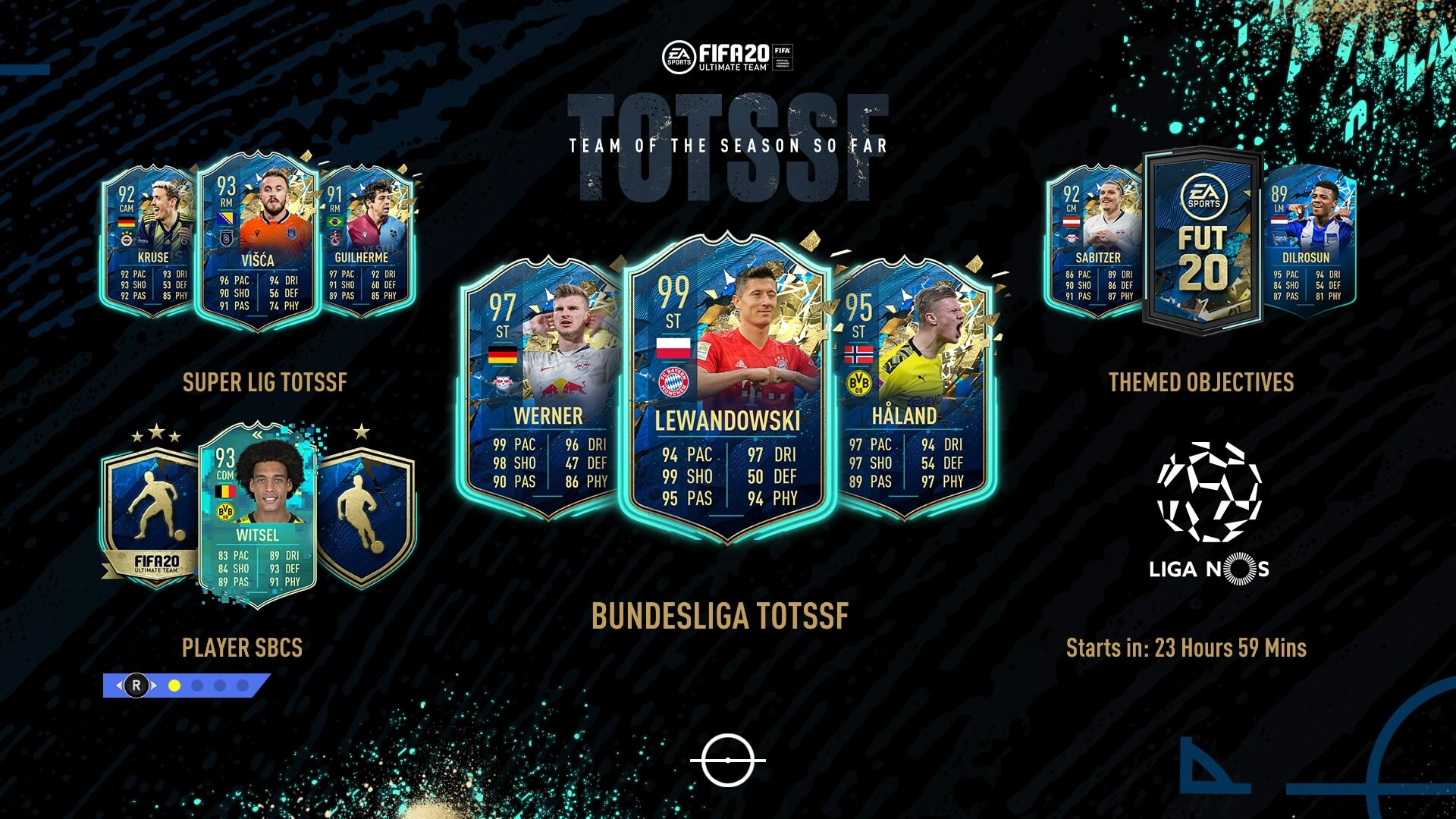Open the Player SBCs section

242,648
